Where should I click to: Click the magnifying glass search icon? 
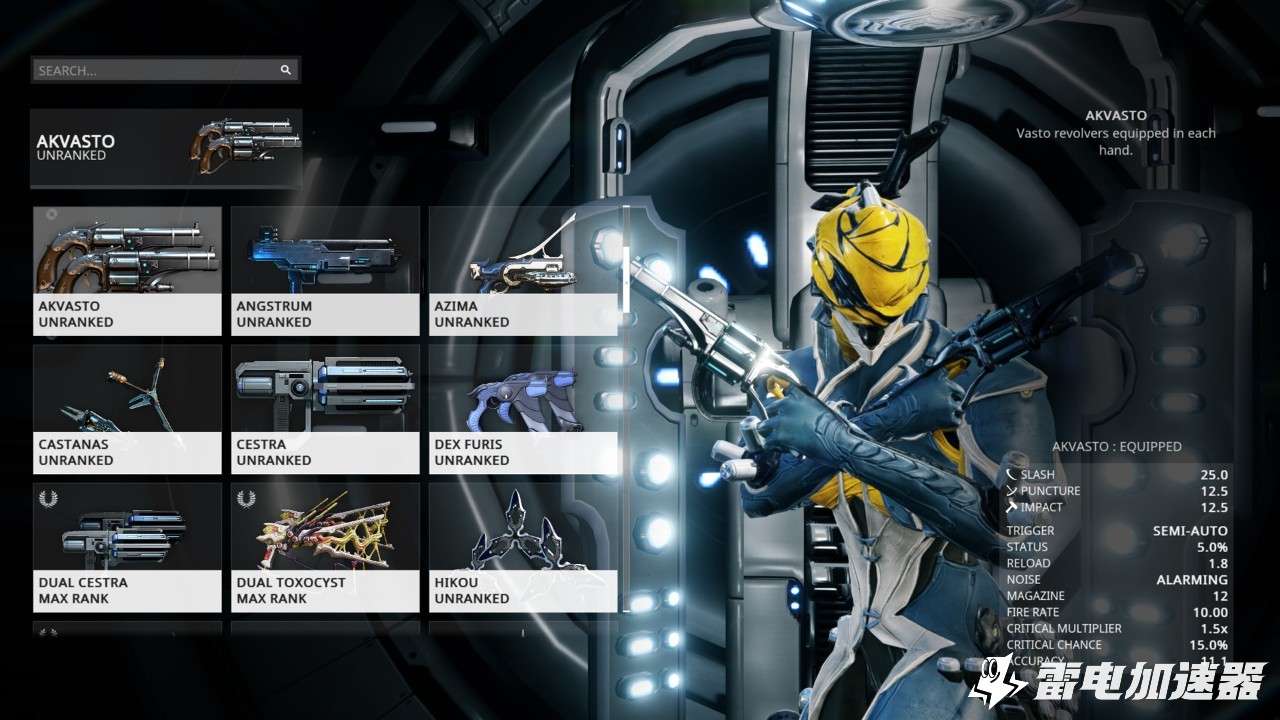[x=286, y=70]
